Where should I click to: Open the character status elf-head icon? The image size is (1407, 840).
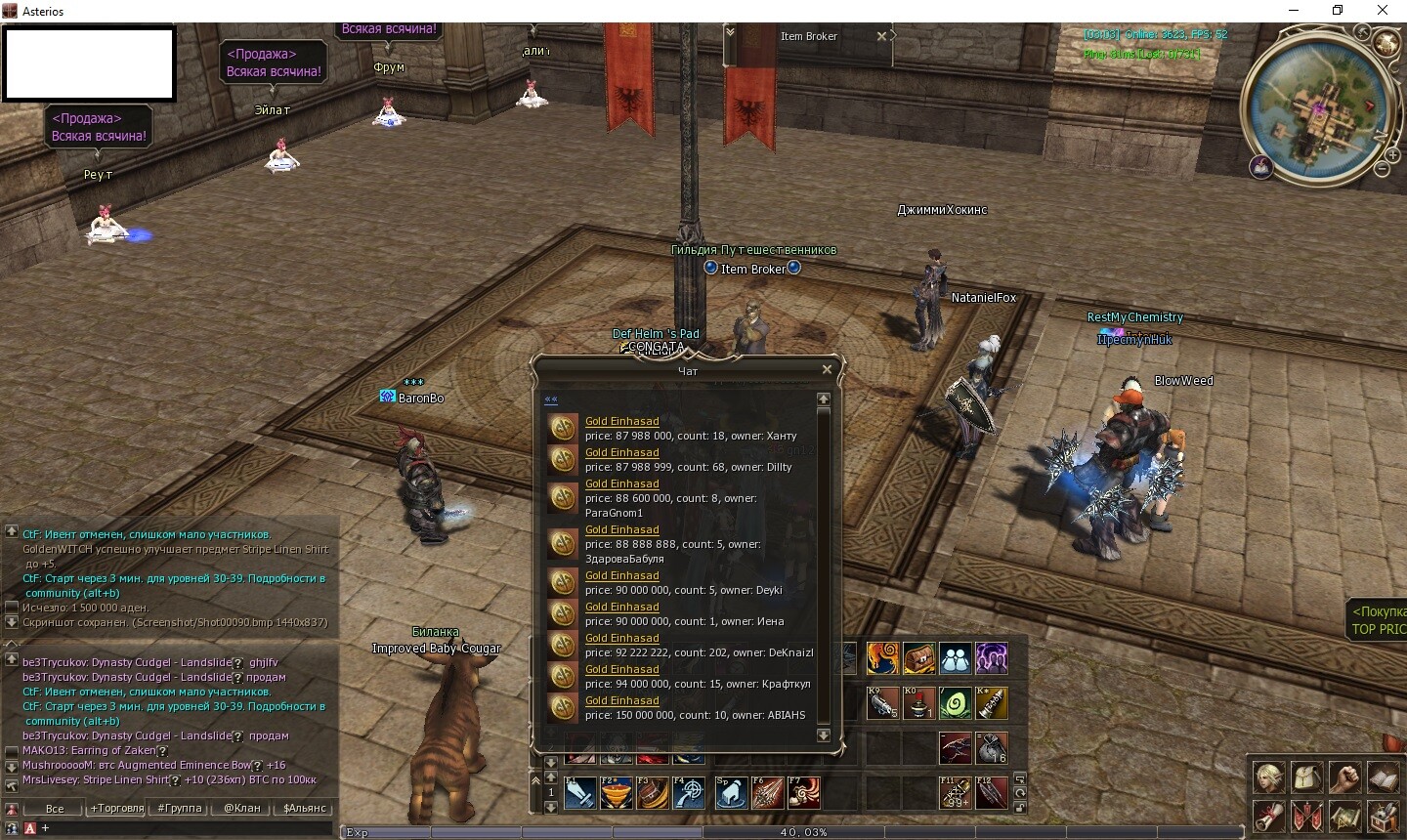1269,777
